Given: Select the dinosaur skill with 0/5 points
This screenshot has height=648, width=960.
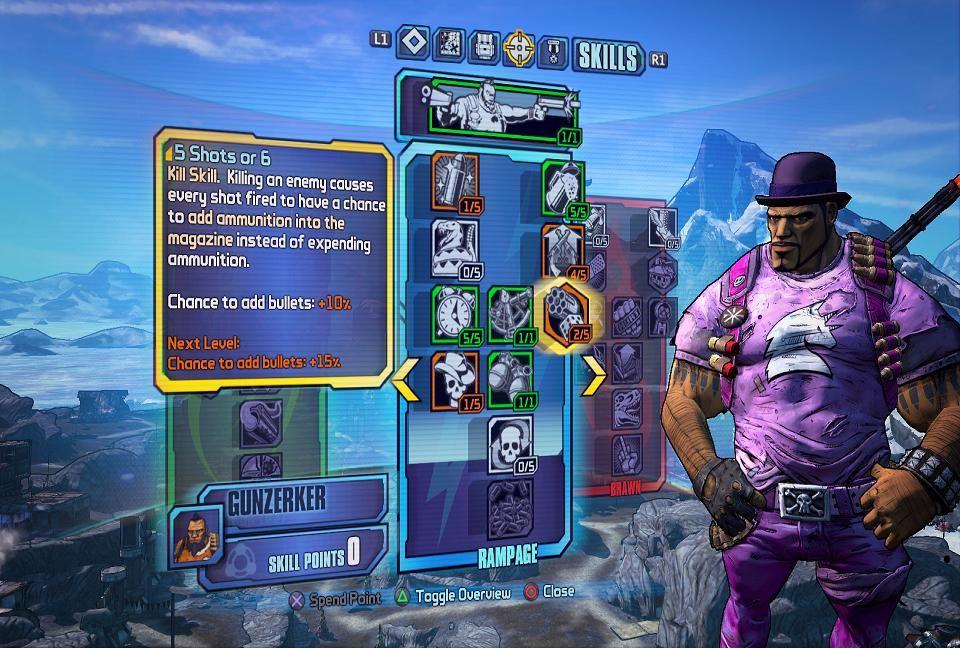Looking at the screenshot, I should 454,246.
